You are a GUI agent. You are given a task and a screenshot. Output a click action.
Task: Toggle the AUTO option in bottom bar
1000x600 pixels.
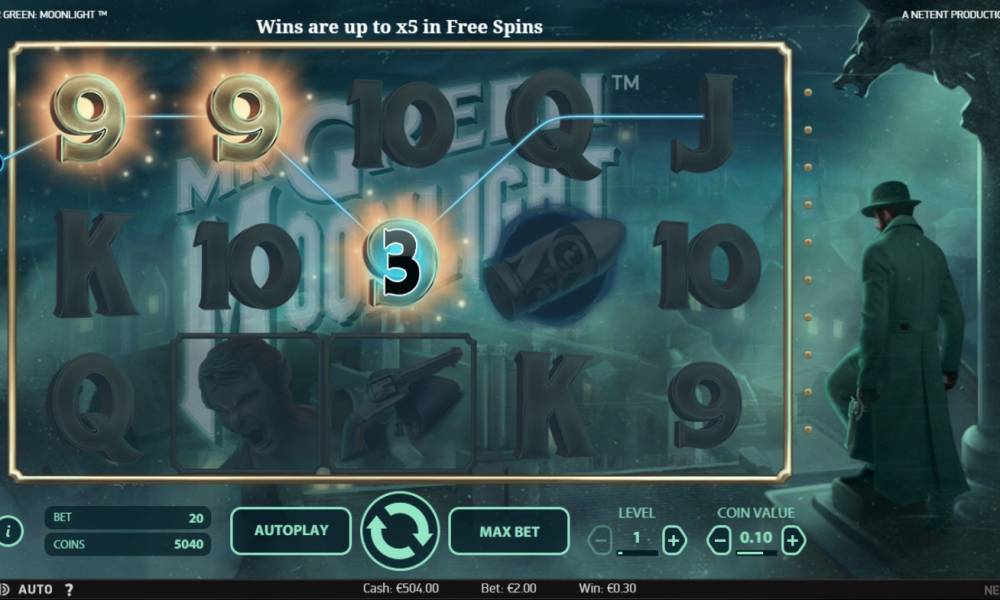[35, 590]
